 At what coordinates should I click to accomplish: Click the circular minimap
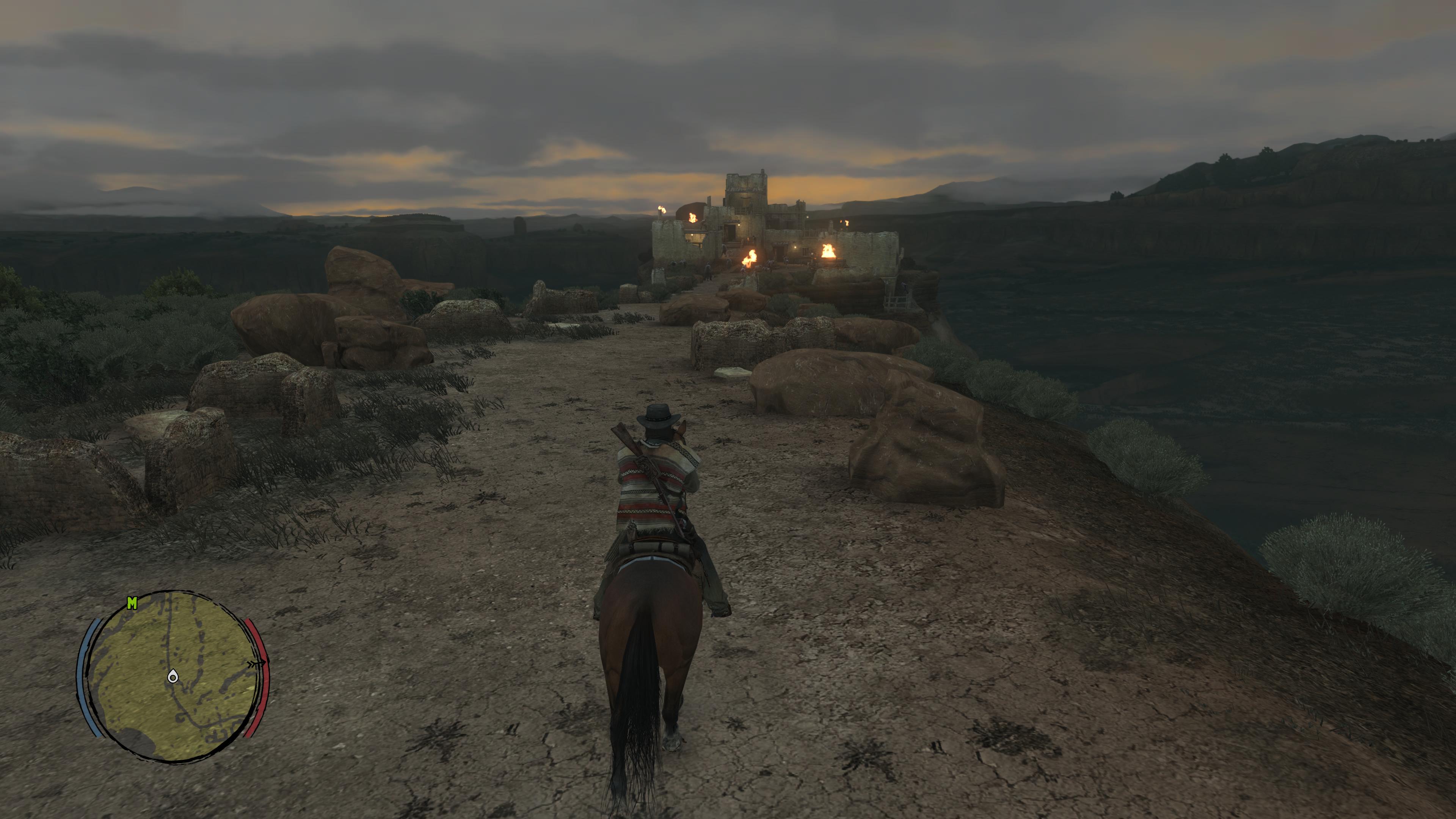172,676
